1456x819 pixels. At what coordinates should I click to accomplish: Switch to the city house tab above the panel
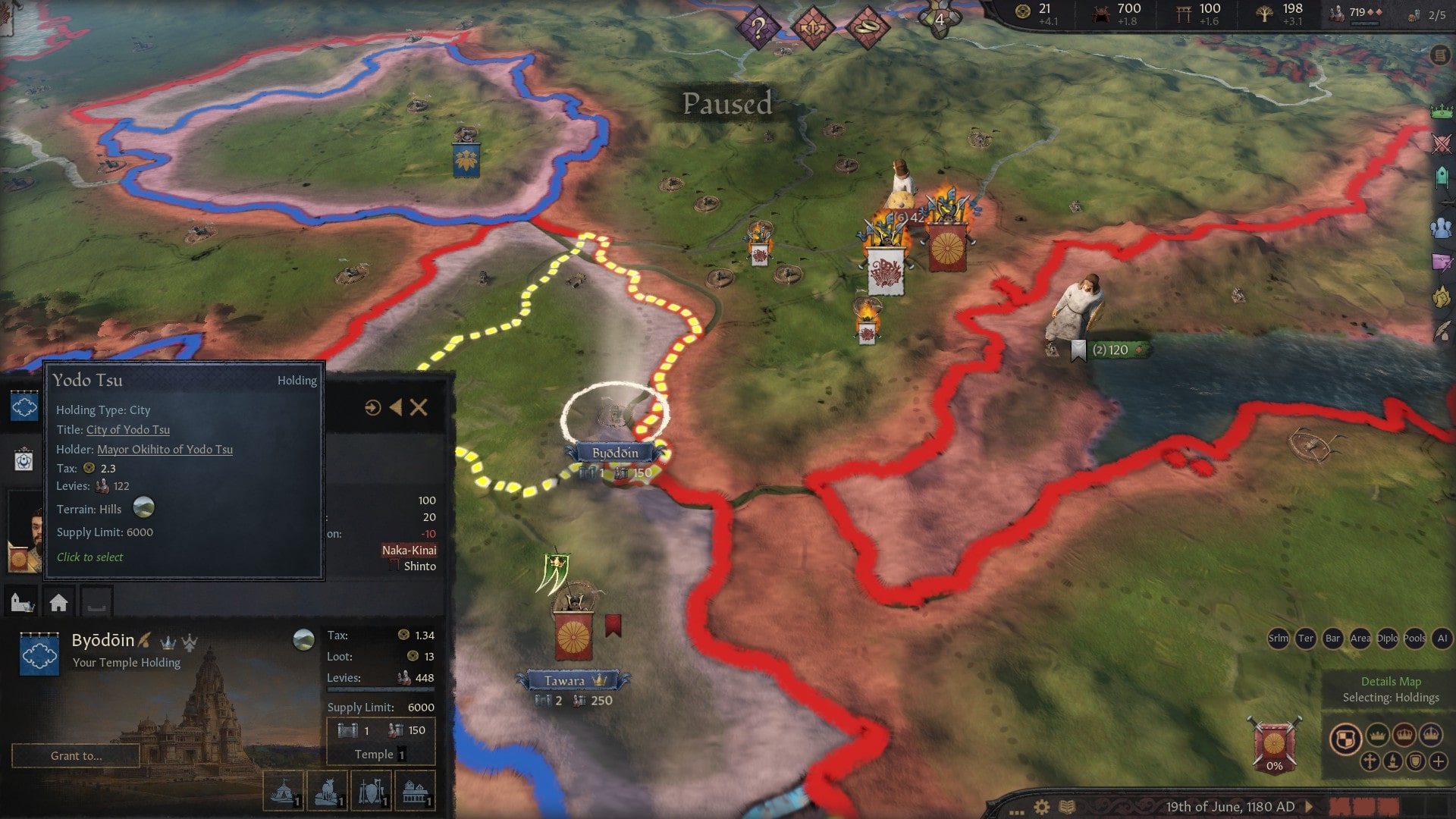pos(59,601)
